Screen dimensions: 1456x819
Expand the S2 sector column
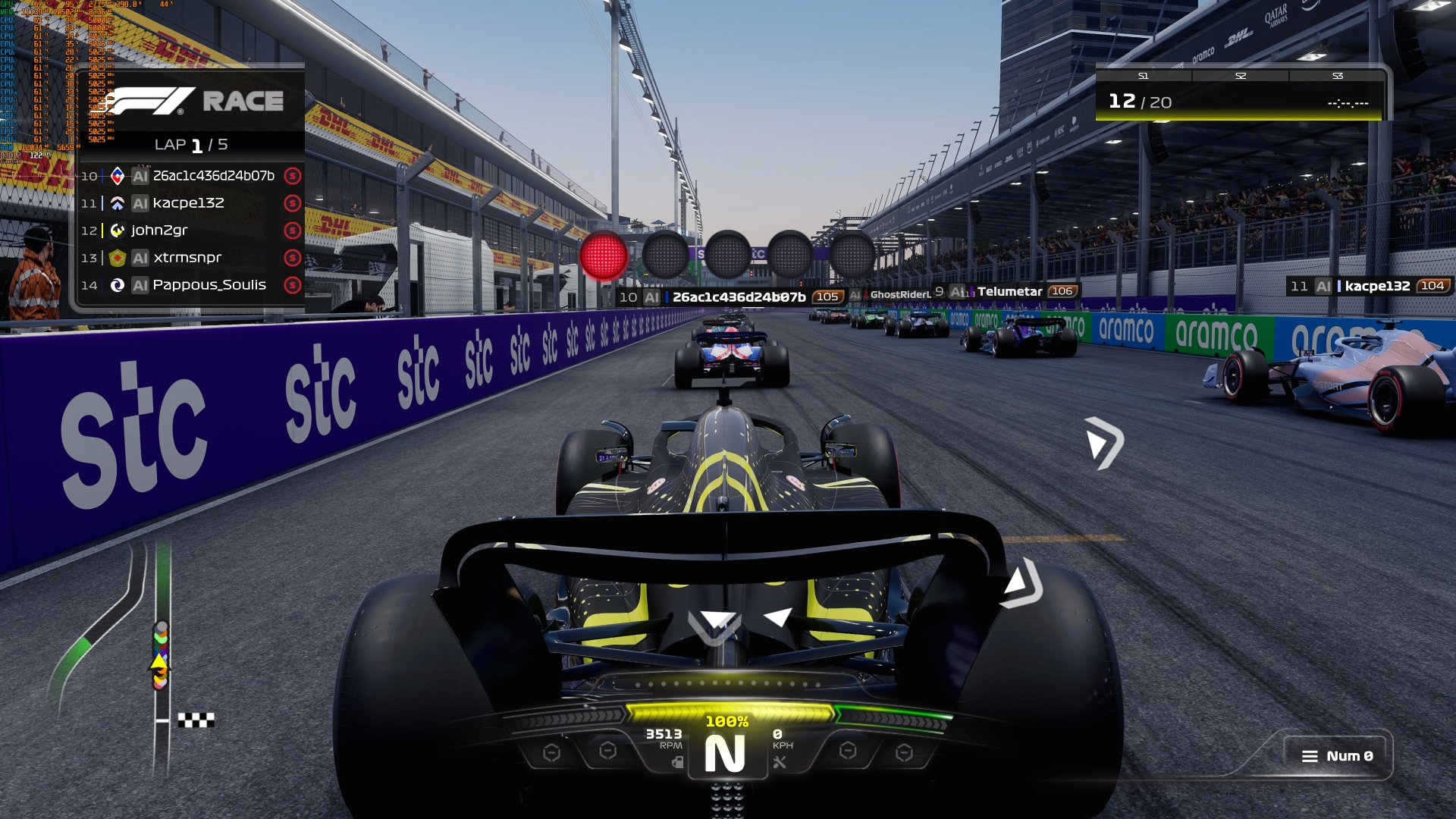1239,76
